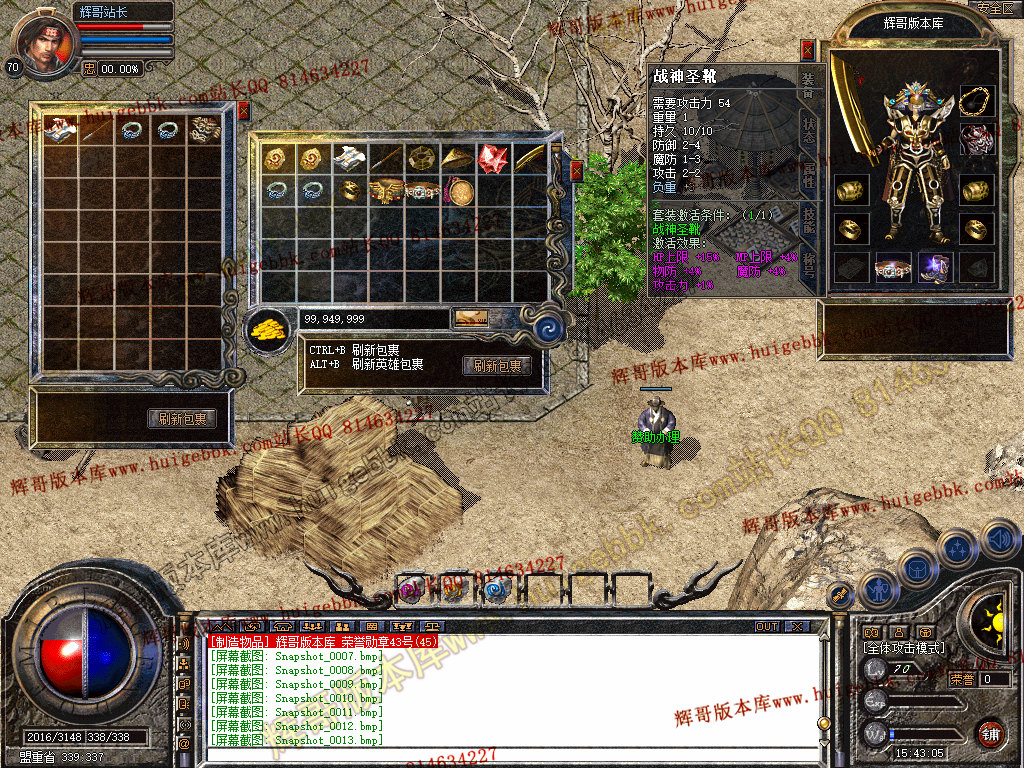Click the 刷新包裹 button in the bag panel
The image size is (1024, 768).
(496, 366)
